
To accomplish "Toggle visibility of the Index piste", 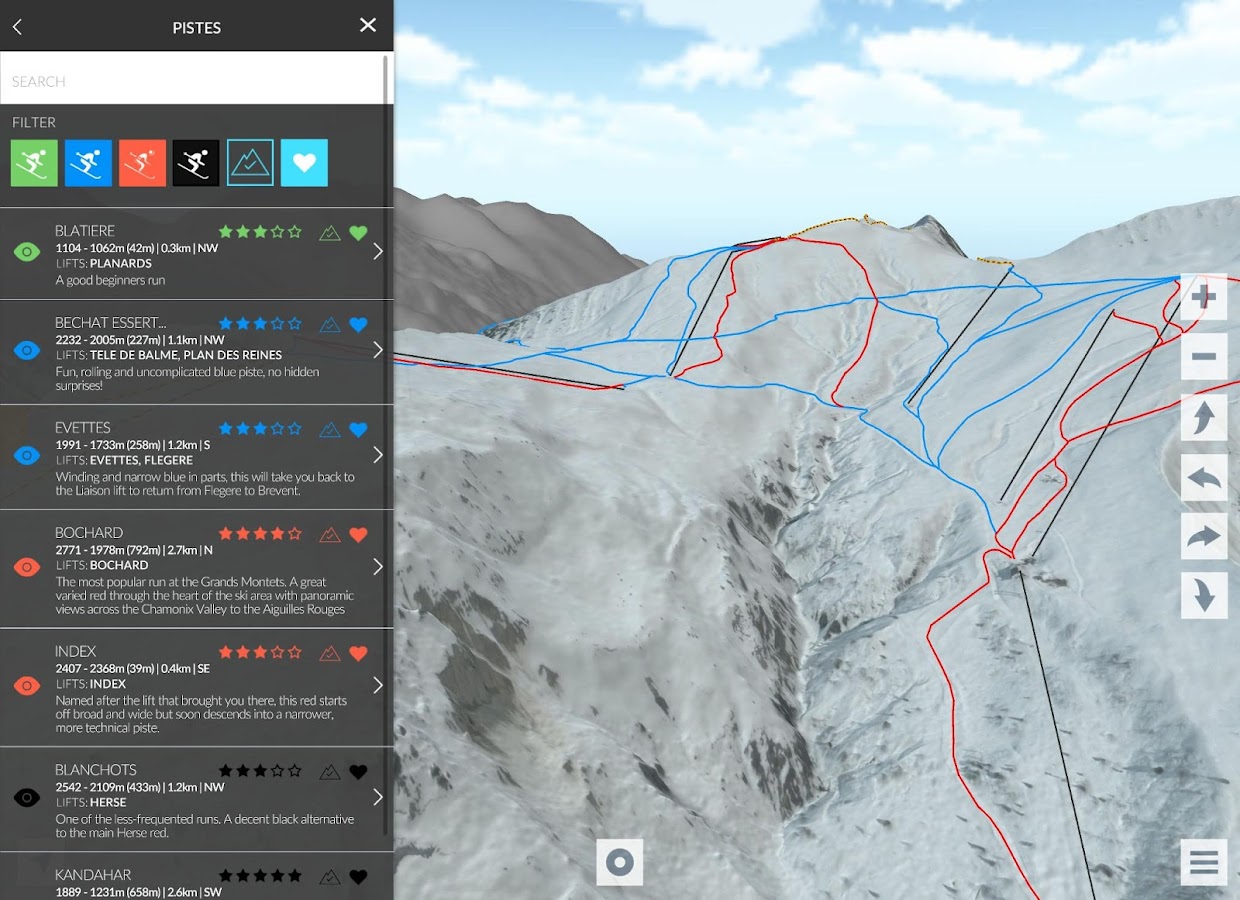I will tap(27, 685).
